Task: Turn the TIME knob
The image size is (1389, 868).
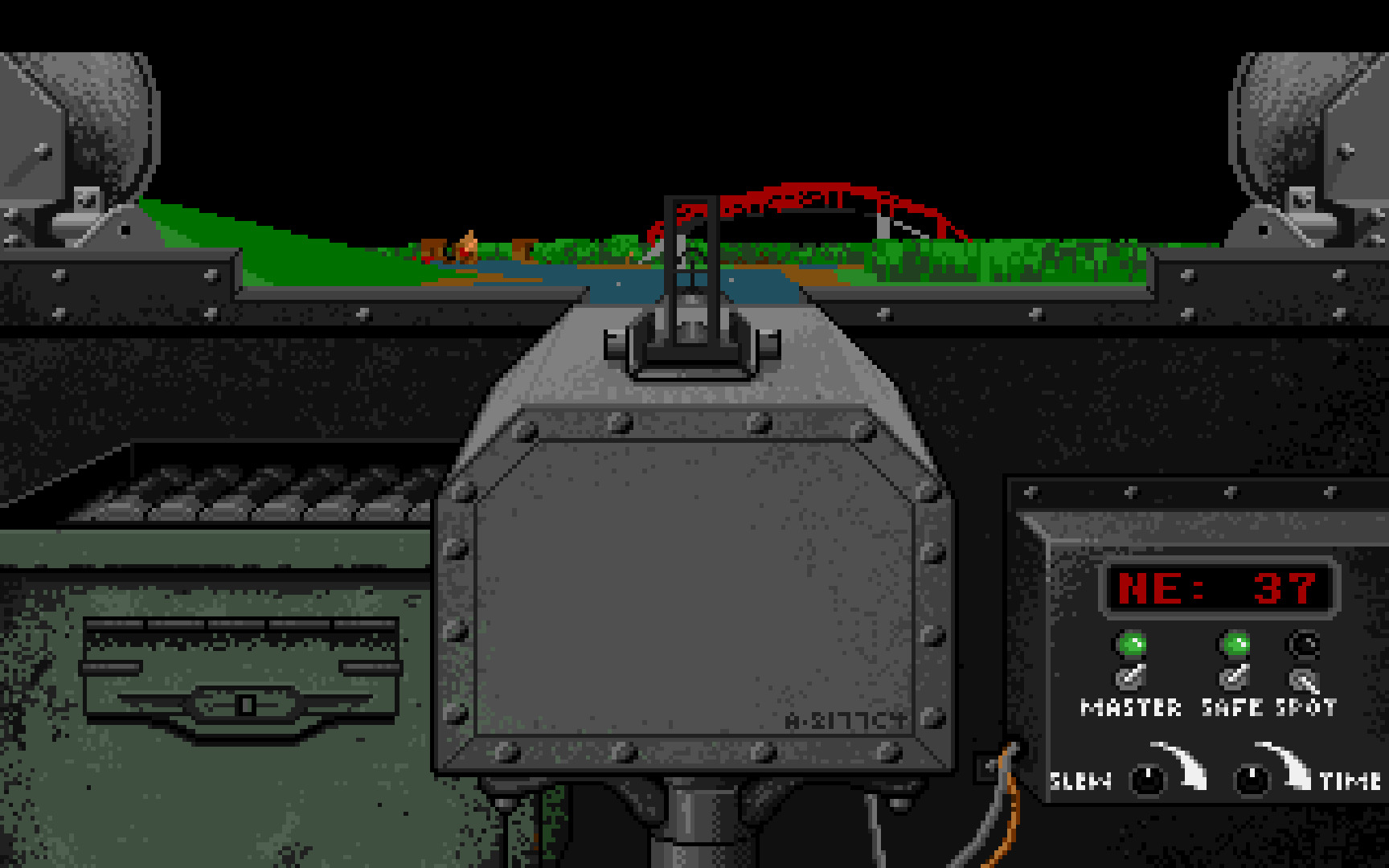Action: point(1252,778)
